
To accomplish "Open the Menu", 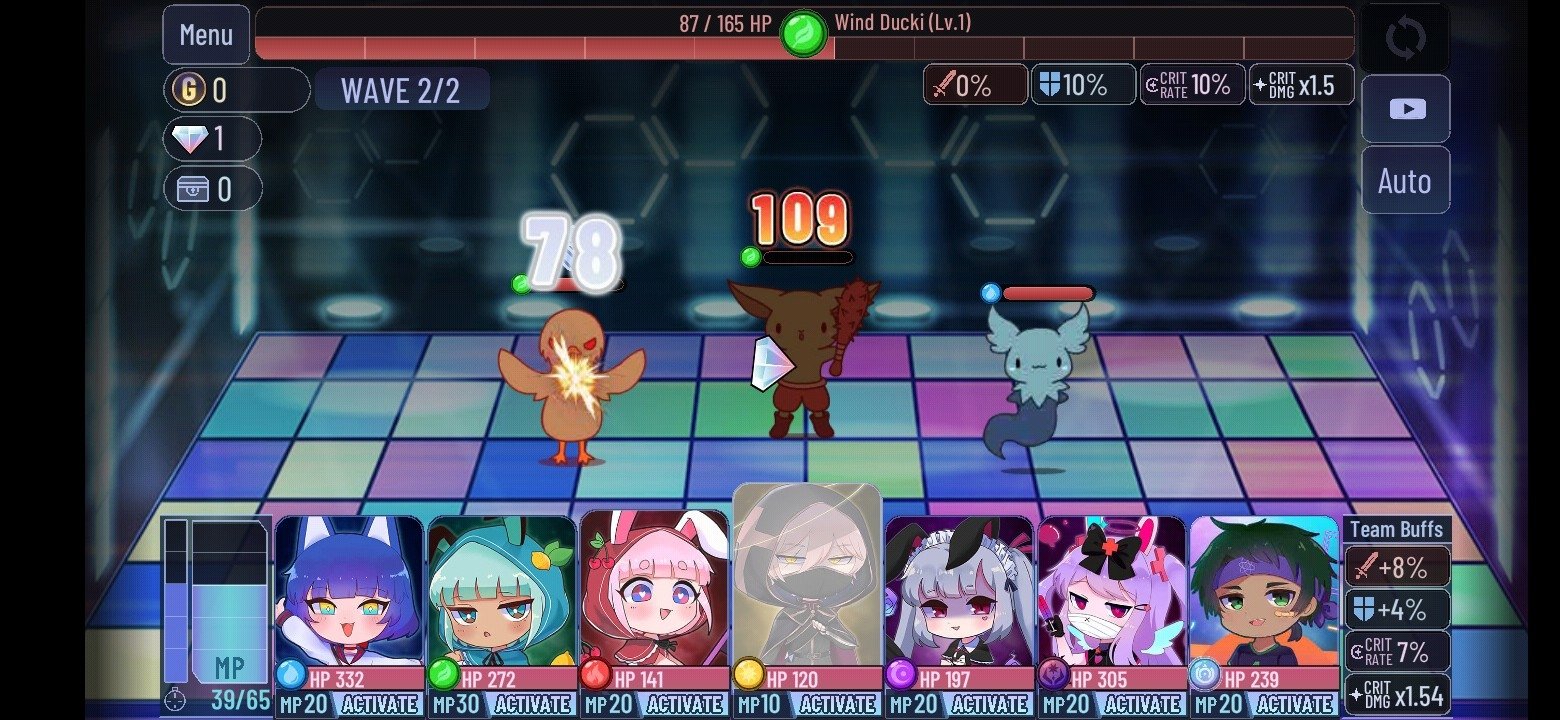I will (206, 35).
